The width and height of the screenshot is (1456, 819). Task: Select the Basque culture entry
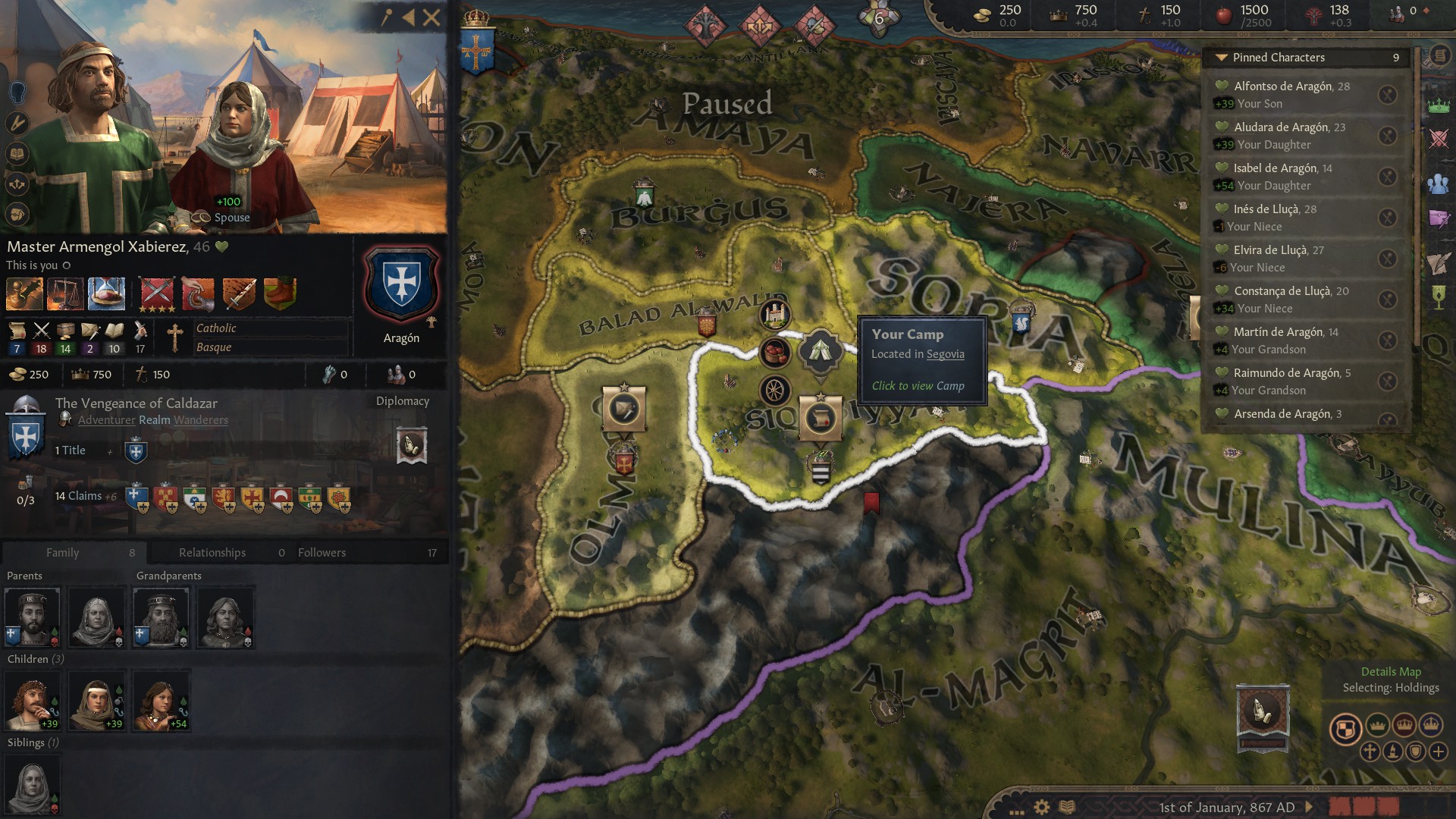click(214, 347)
